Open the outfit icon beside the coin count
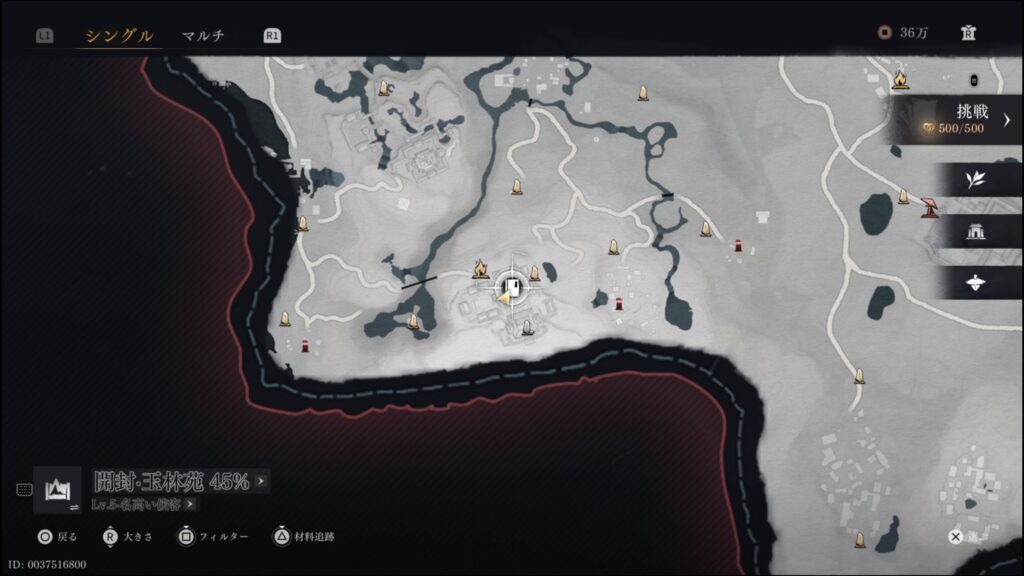1024x576 pixels. (x=968, y=33)
